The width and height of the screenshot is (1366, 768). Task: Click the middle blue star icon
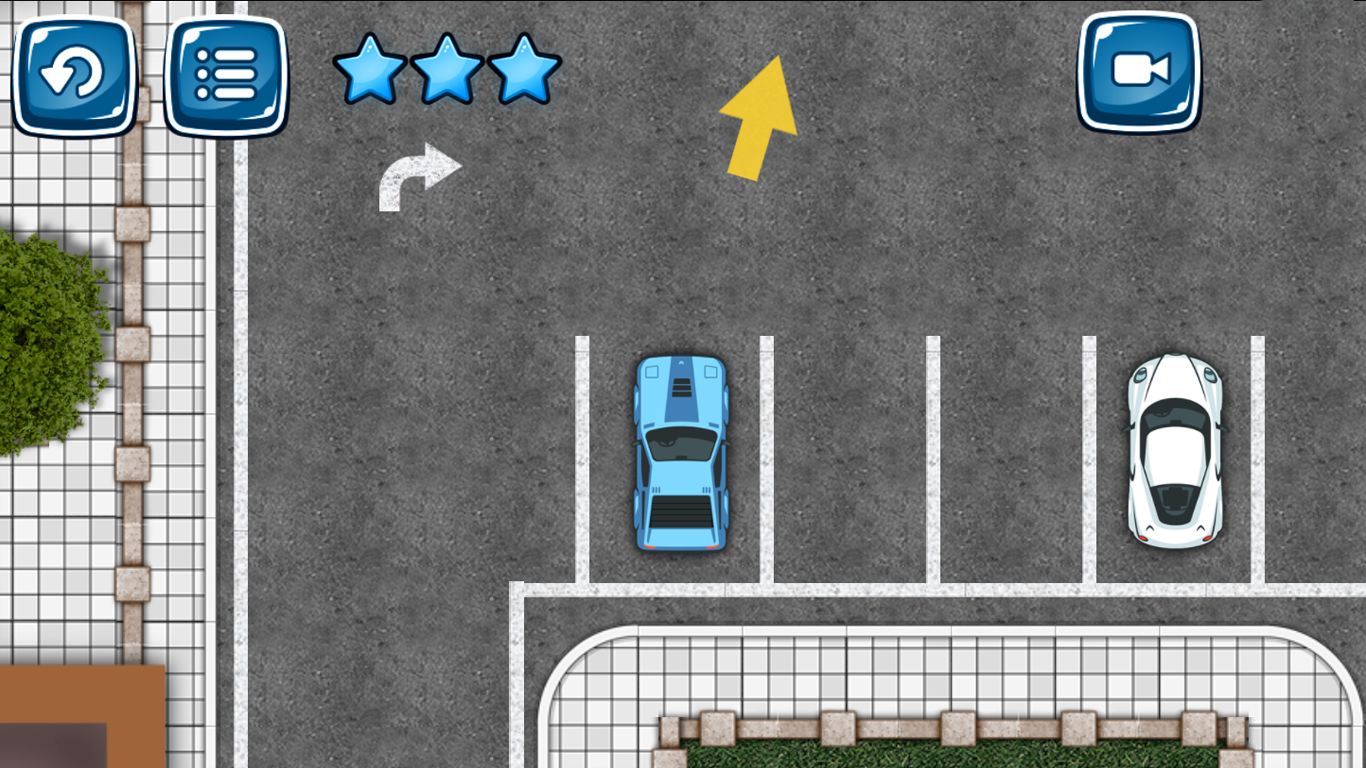click(x=446, y=70)
